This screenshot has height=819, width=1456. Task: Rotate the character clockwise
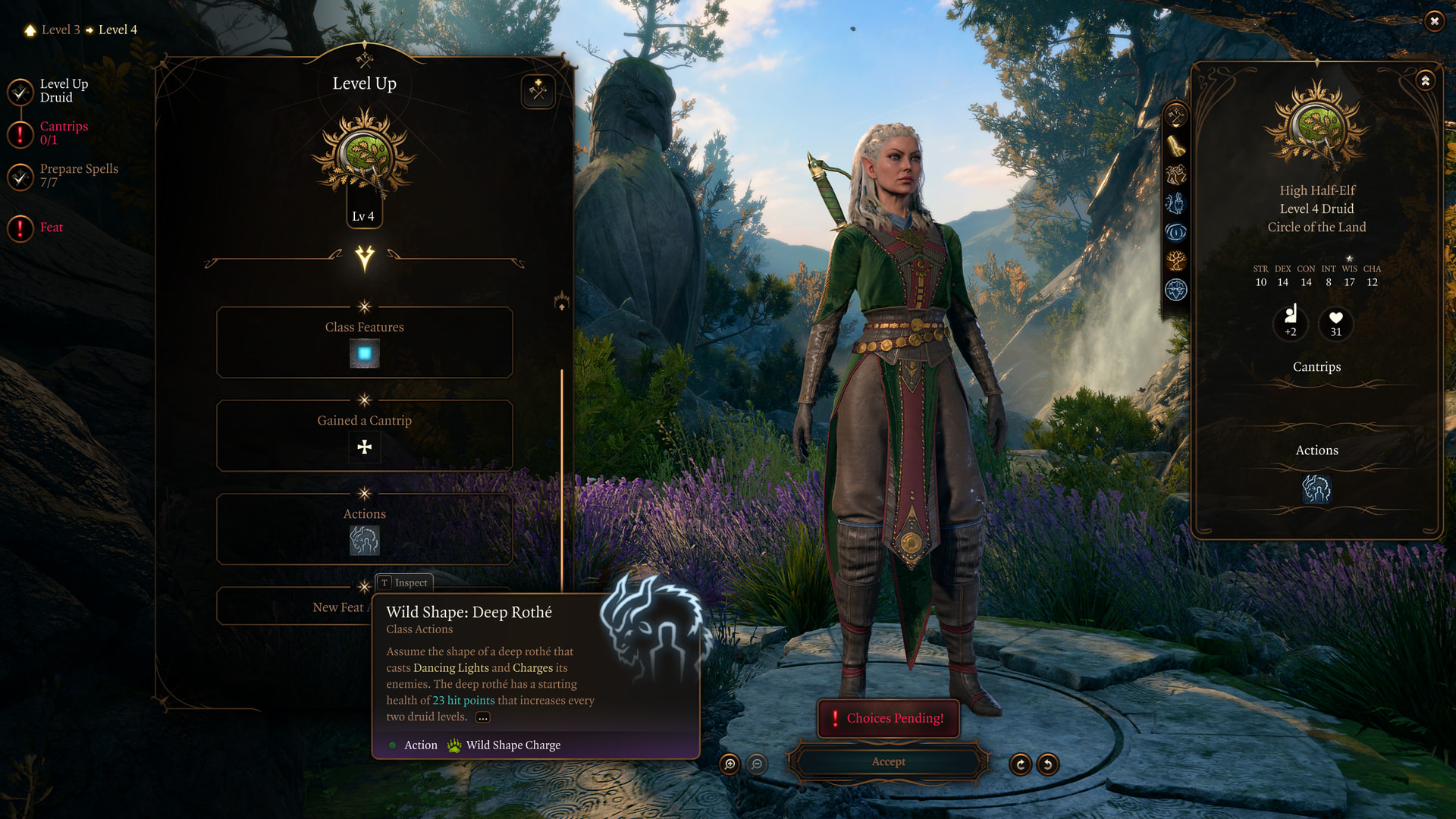pyautogui.click(x=1020, y=764)
